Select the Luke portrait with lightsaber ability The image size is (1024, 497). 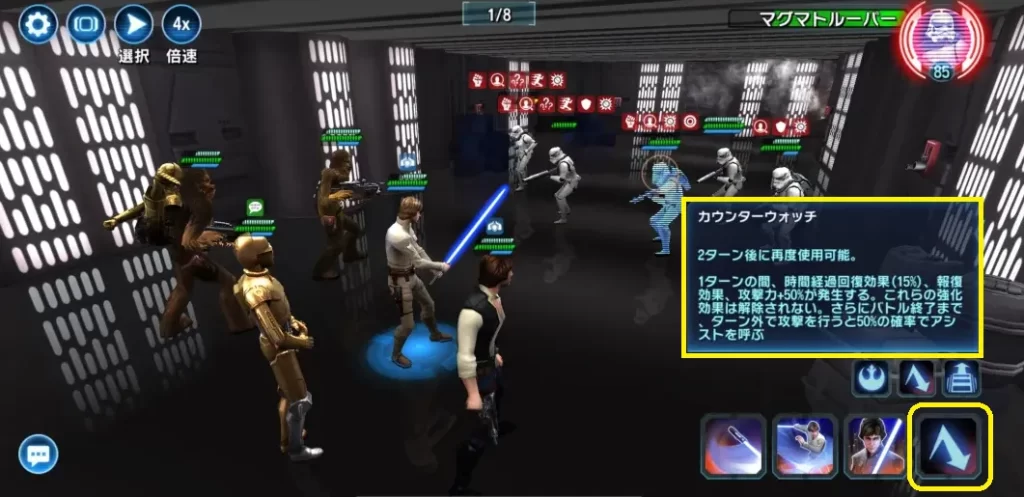coord(877,446)
